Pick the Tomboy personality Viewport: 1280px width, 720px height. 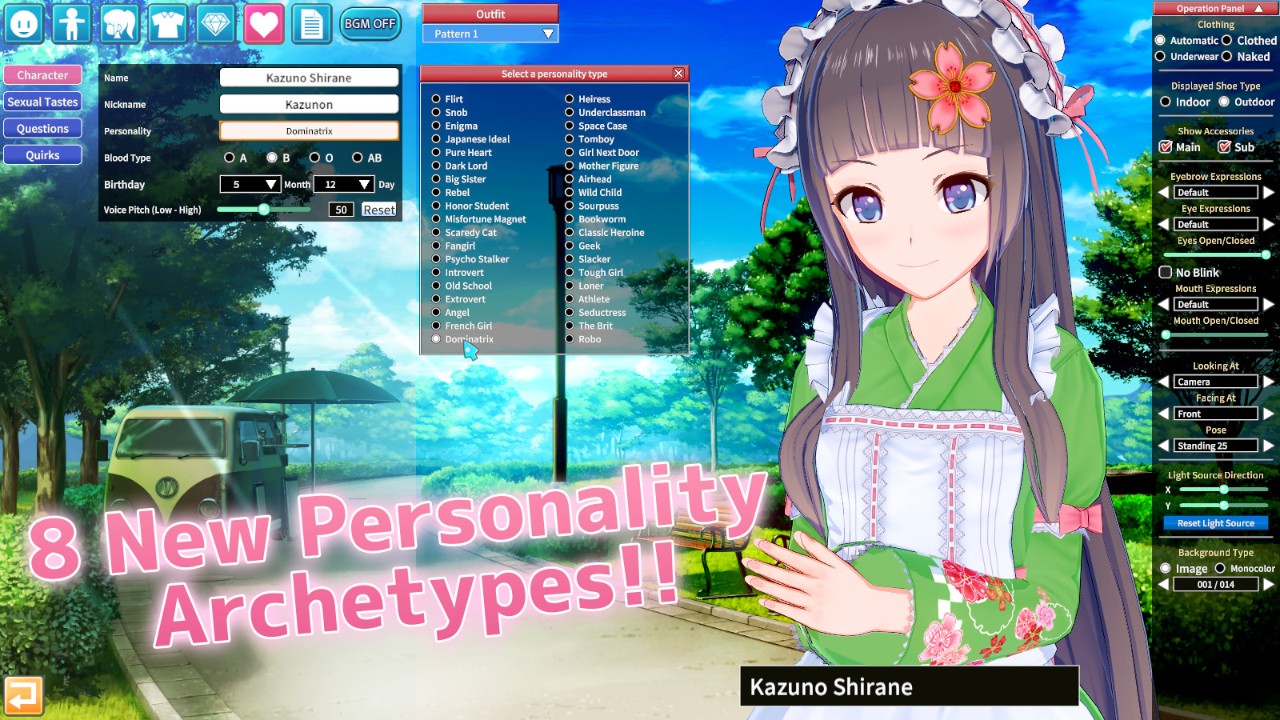(569, 139)
